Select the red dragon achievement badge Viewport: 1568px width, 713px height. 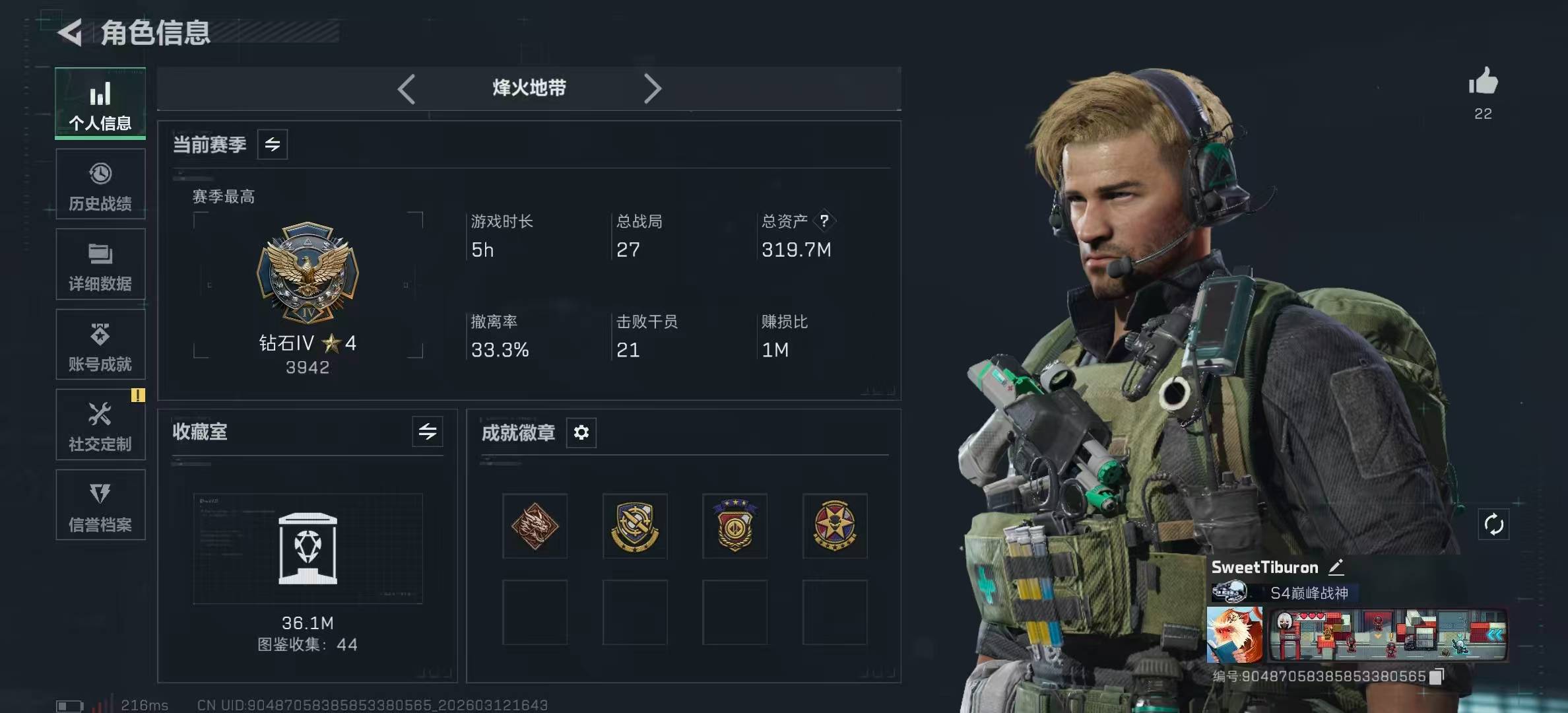pyautogui.click(x=535, y=526)
